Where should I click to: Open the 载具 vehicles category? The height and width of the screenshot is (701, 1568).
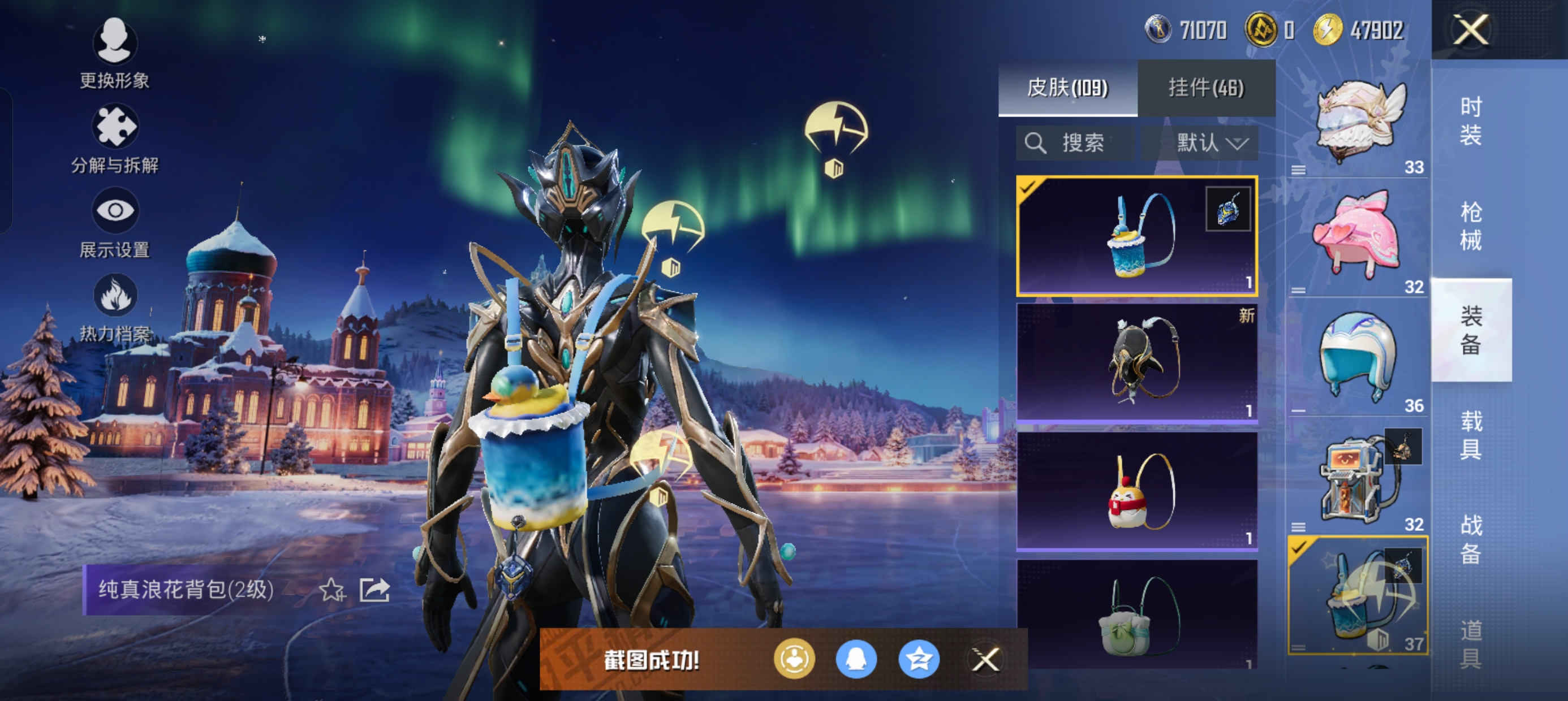1471,435
